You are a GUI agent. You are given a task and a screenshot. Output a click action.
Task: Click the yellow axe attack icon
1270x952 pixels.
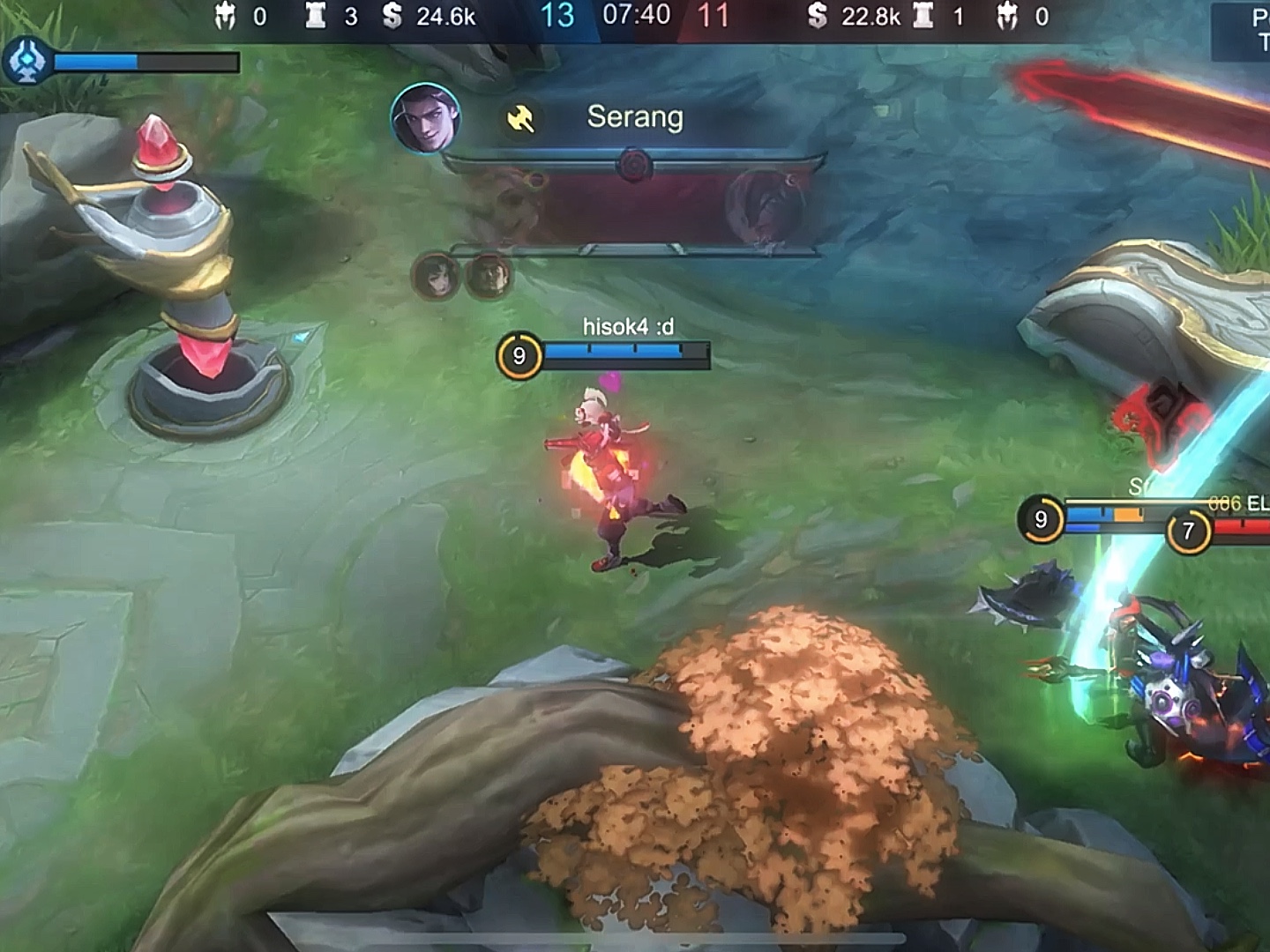click(520, 119)
